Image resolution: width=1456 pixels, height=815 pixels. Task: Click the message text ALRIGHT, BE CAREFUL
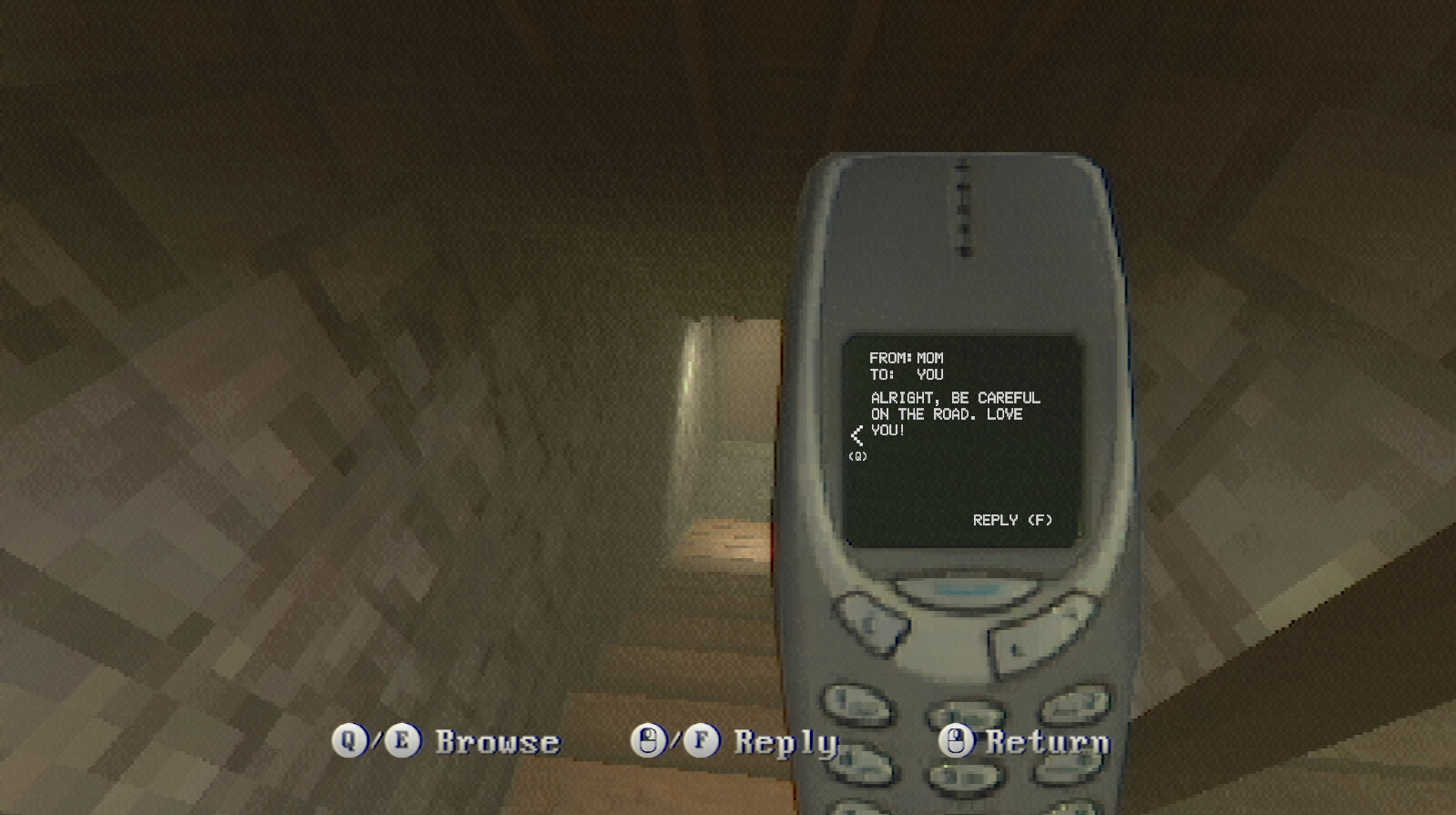(x=956, y=398)
